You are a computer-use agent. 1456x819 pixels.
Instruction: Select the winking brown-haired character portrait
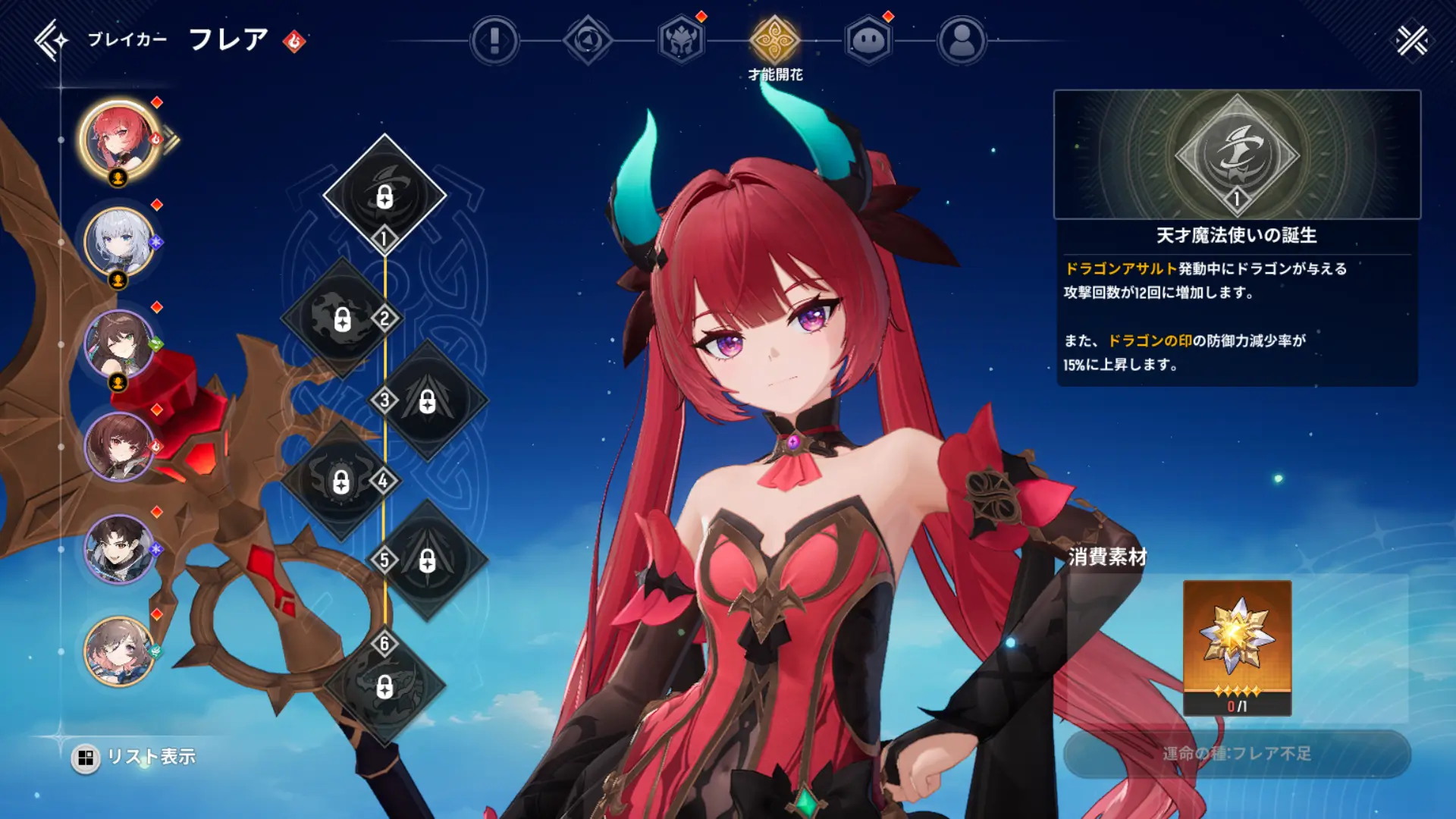[x=118, y=344]
